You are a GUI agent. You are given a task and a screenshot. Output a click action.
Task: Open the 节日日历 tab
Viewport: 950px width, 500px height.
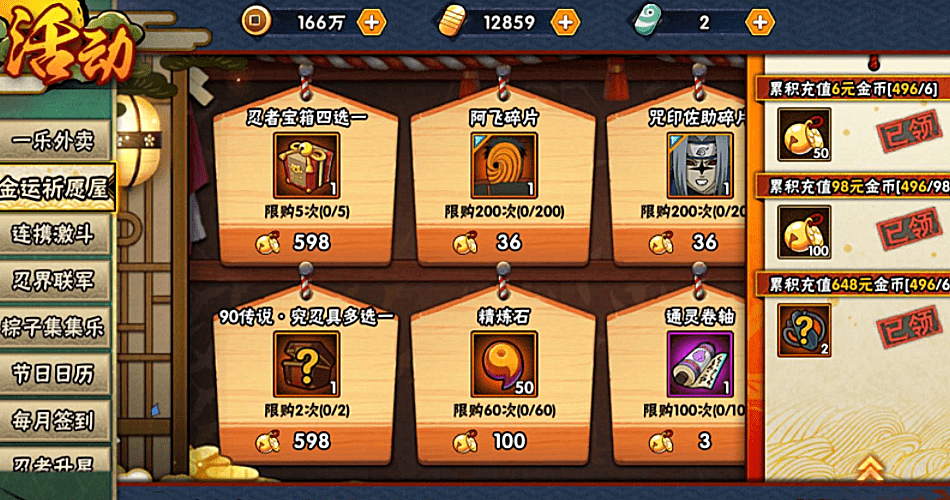(55, 375)
